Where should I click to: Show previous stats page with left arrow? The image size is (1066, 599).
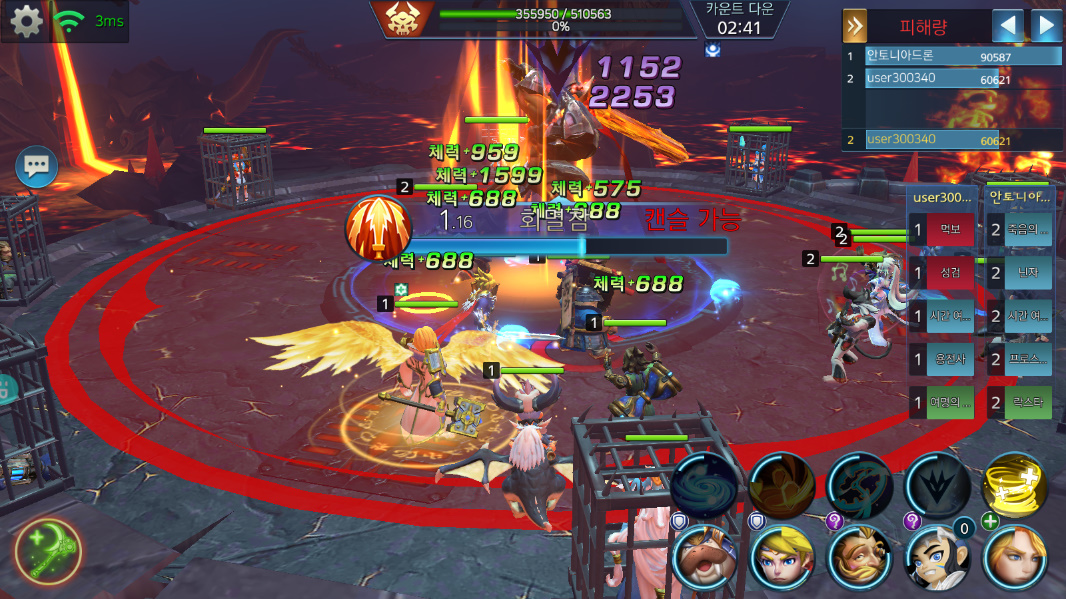[1007, 25]
